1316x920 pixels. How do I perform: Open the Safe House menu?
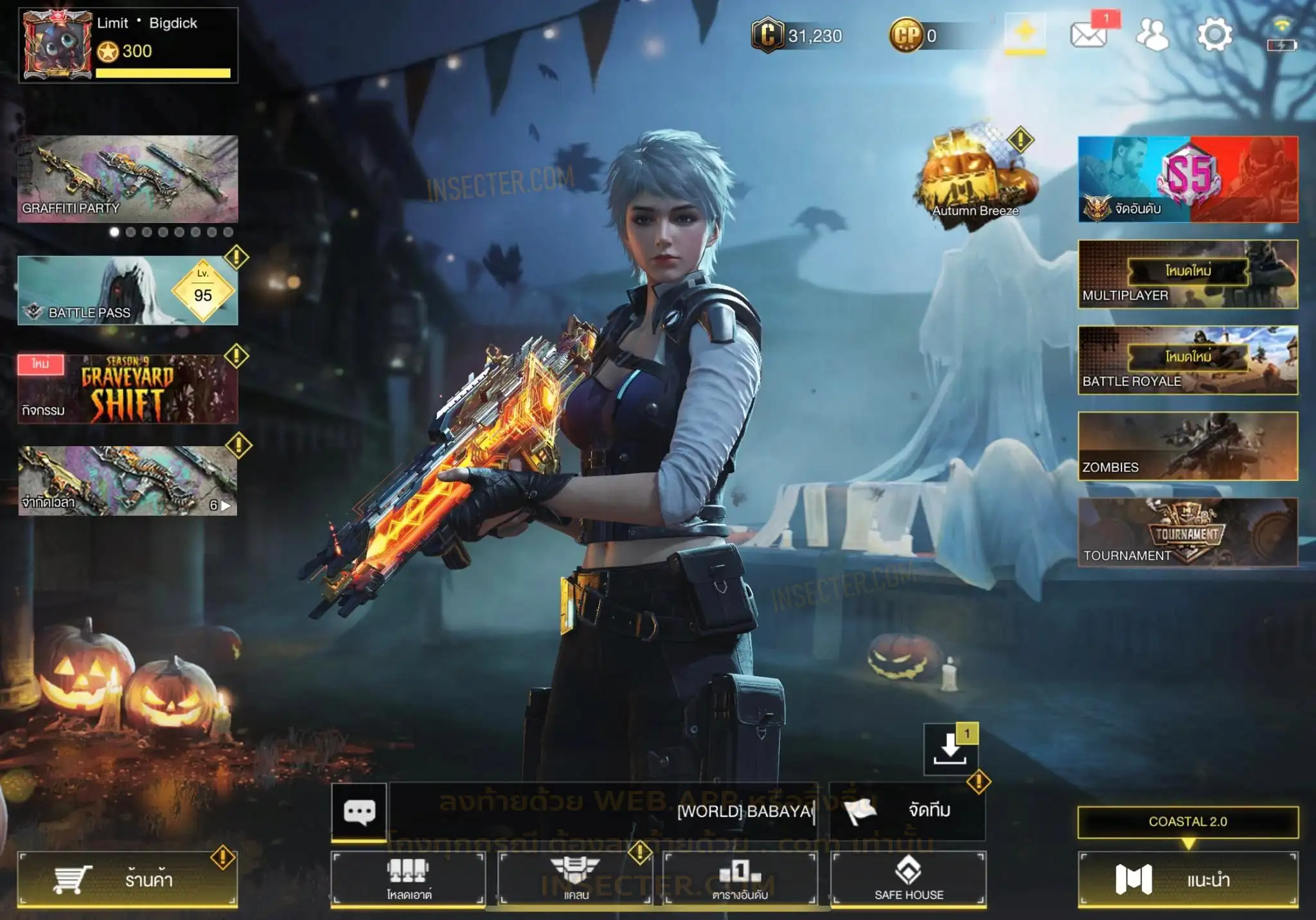pyautogui.click(x=909, y=879)
